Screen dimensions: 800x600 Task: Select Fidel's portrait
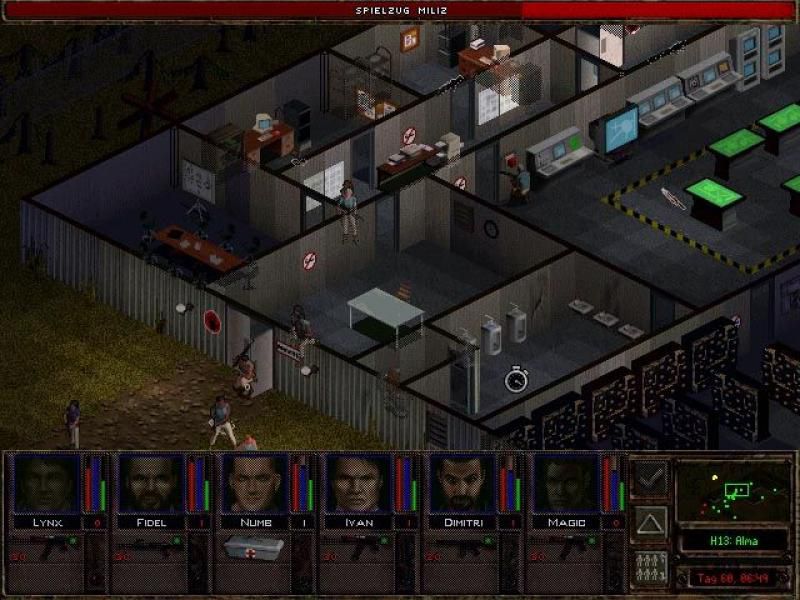pyautogui.click(x=150, y=484)
